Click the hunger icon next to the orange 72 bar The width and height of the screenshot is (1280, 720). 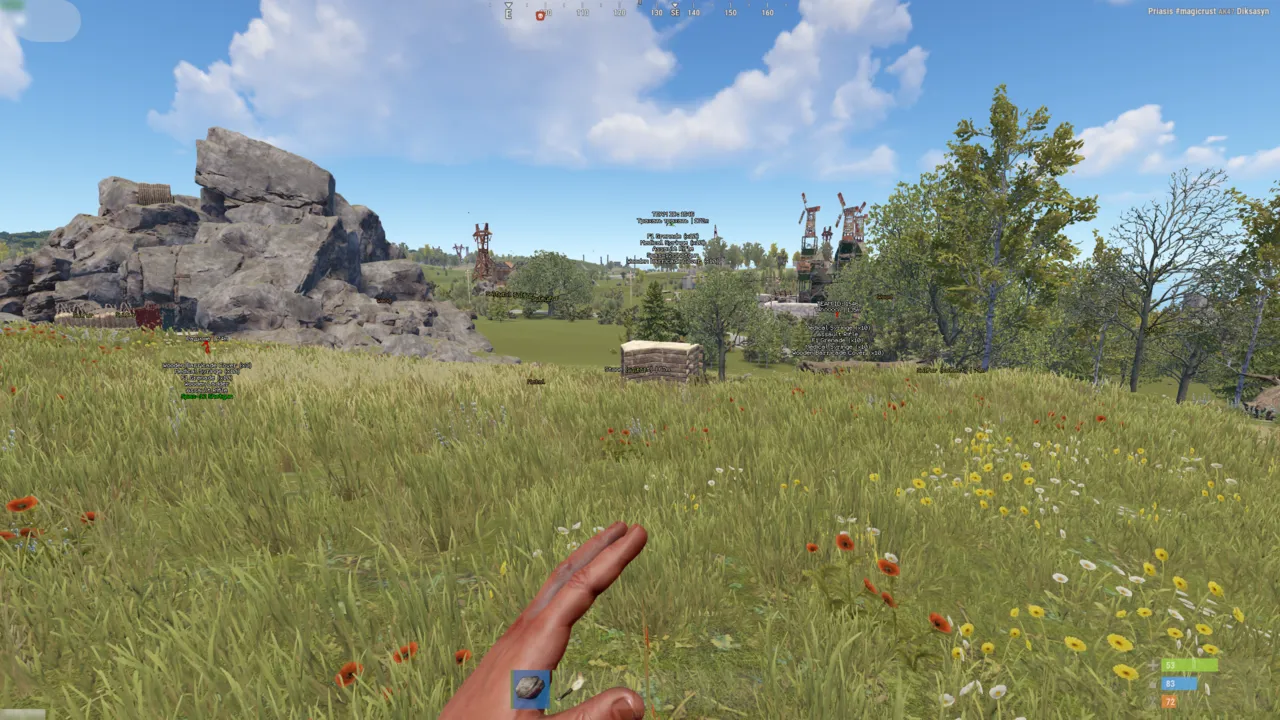[x=1153, y=700]
